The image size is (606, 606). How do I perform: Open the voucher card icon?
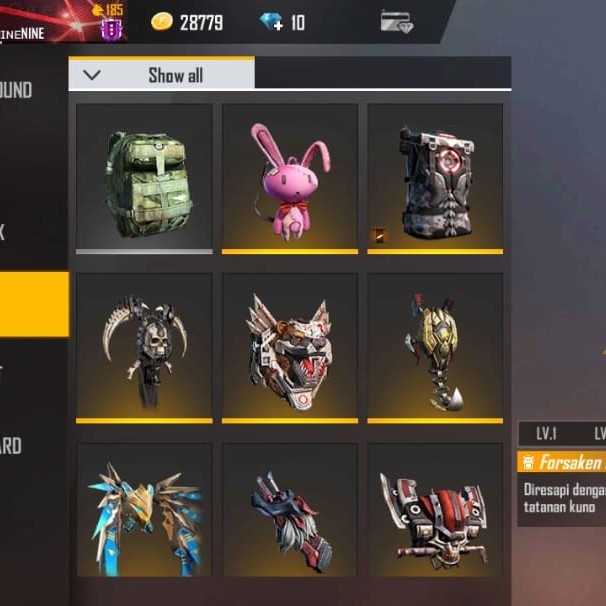click(x=397, y=21)
